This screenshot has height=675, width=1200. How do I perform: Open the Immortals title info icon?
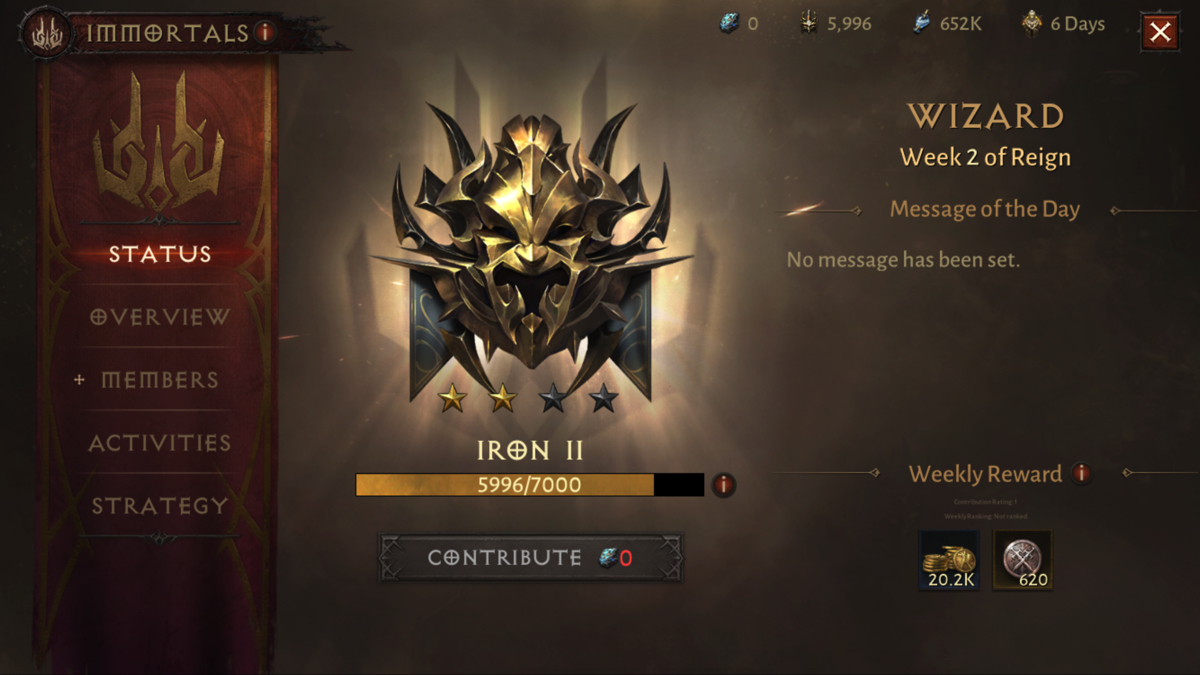tap(265, 32)
